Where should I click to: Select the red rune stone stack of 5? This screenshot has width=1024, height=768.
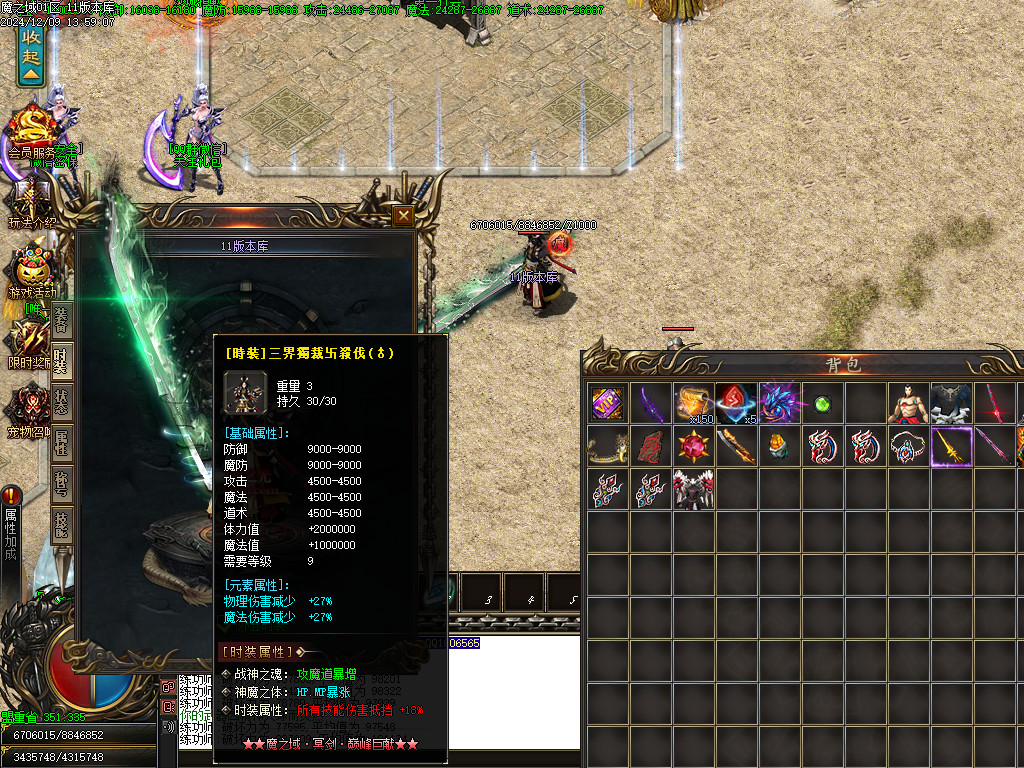[735, 403]
